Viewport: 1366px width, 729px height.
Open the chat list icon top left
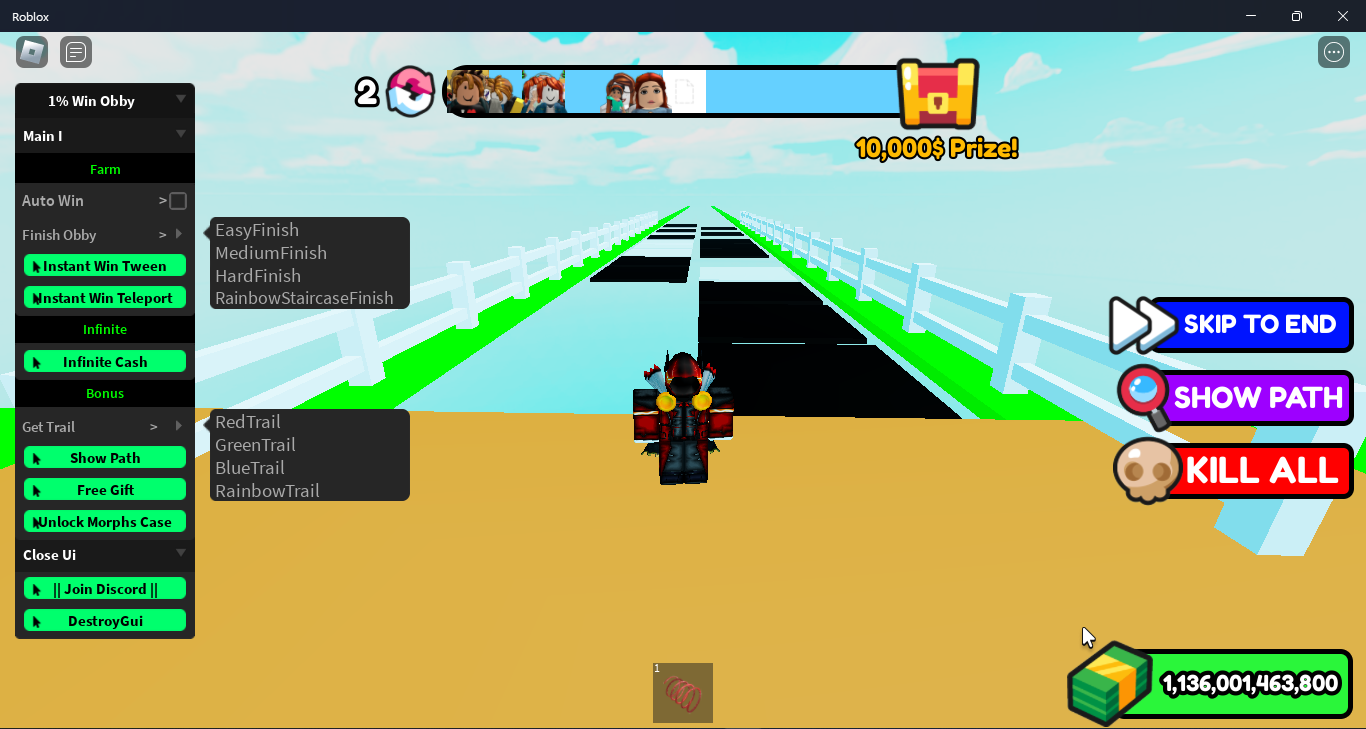tap(76, 51)
